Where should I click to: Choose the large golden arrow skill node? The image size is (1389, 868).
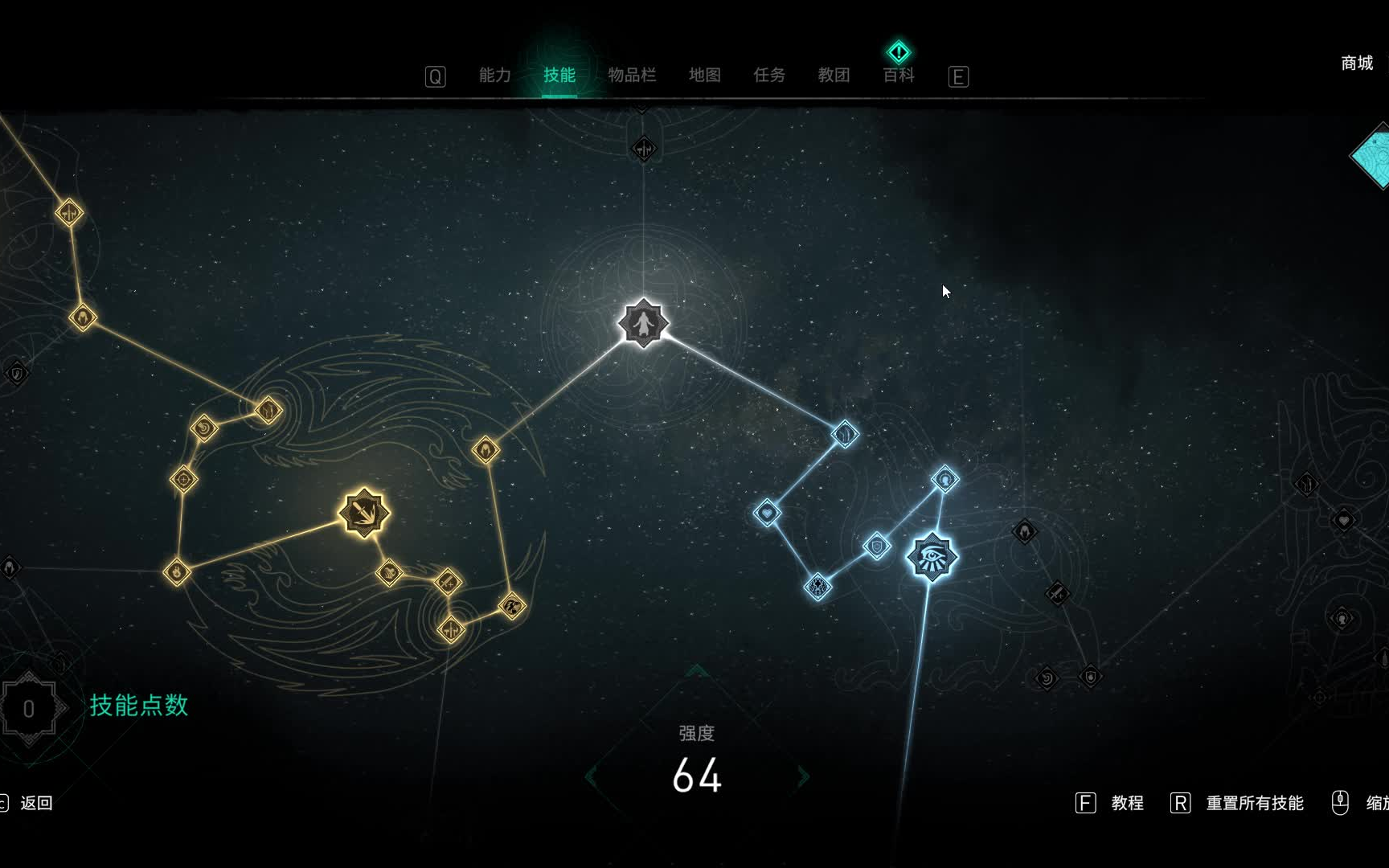click(364, 512)
